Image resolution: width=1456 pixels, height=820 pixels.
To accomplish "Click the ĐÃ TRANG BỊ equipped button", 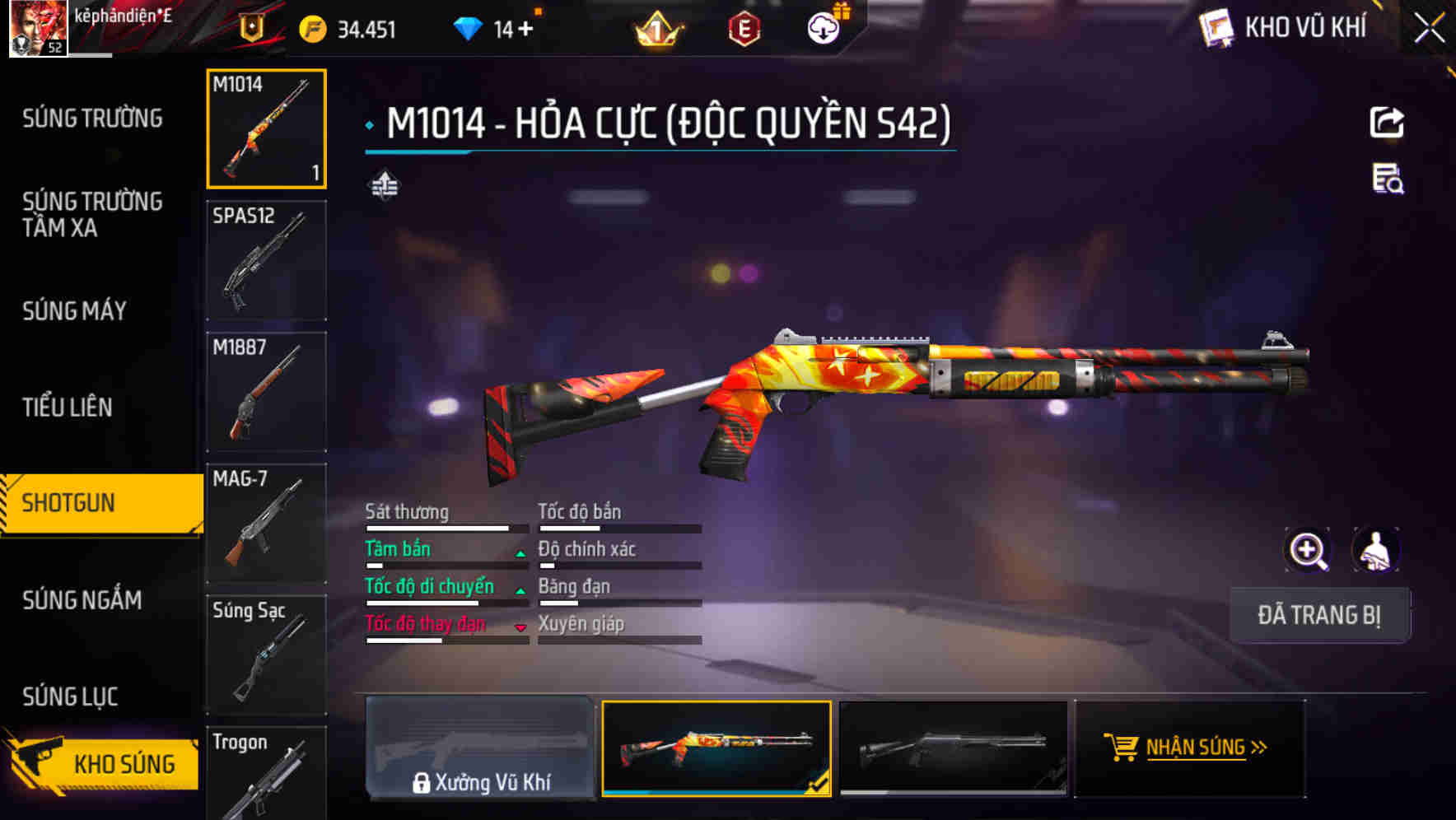I will tap(1320, 615).
